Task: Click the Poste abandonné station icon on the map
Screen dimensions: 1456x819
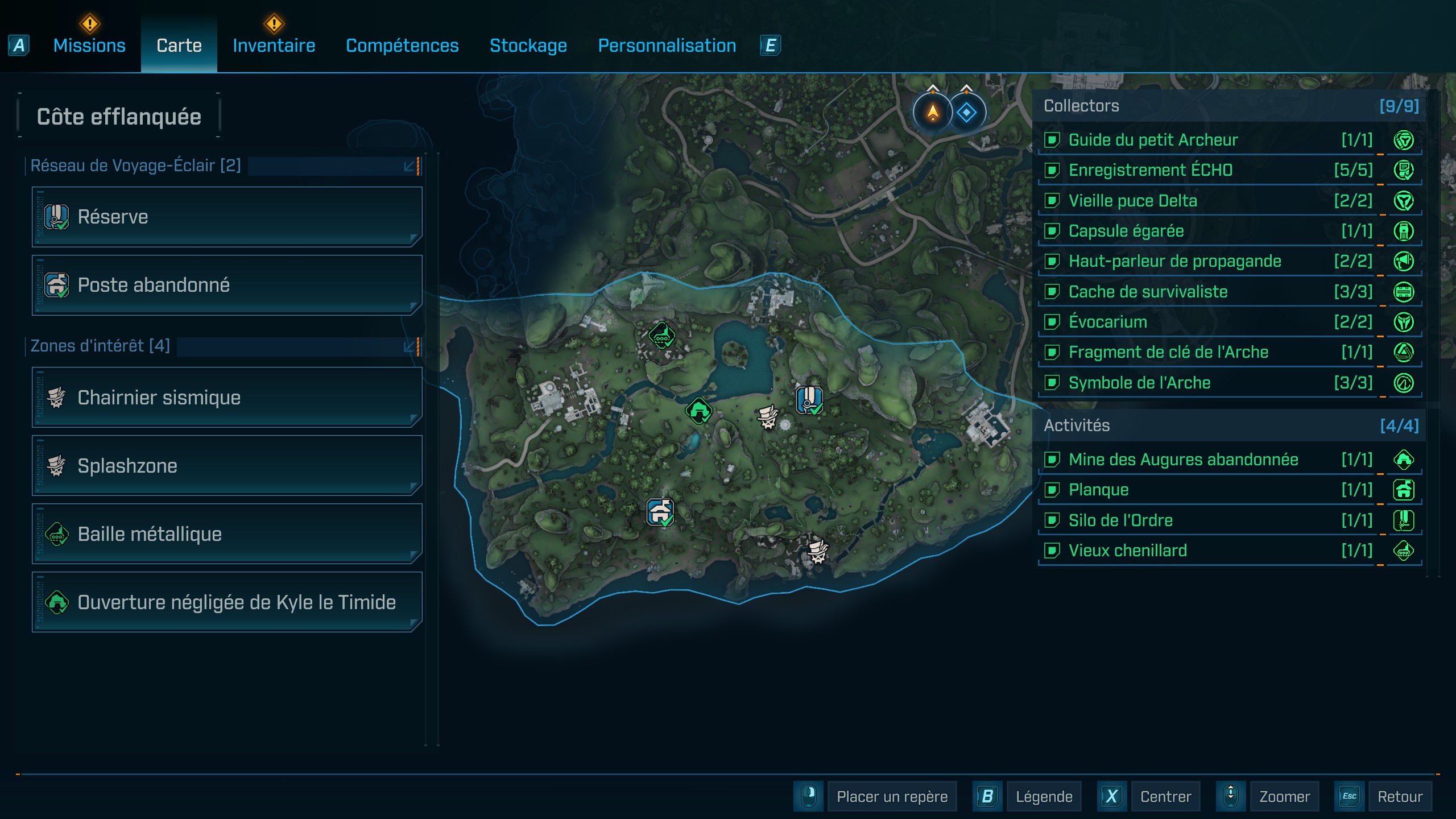Action: coord(660,512)
